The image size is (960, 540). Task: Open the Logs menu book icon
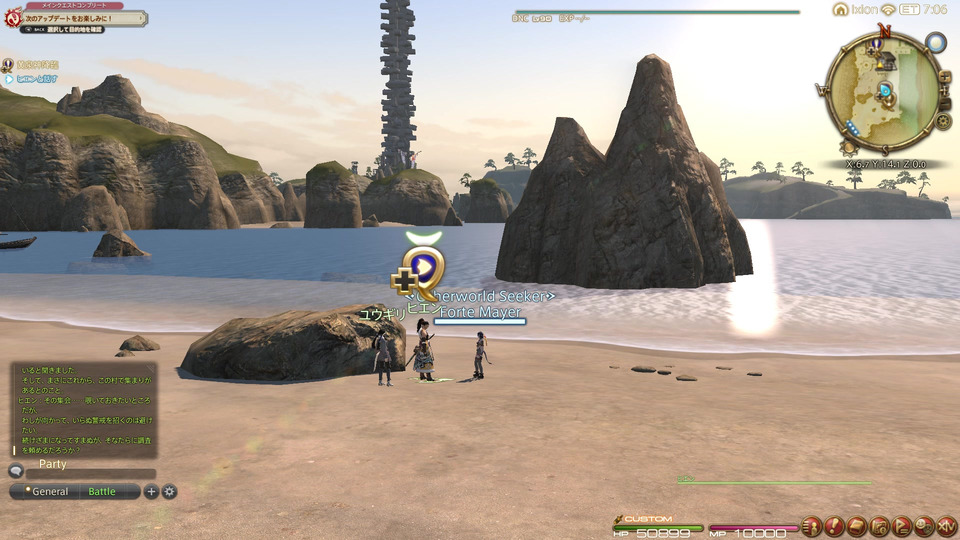857,526
